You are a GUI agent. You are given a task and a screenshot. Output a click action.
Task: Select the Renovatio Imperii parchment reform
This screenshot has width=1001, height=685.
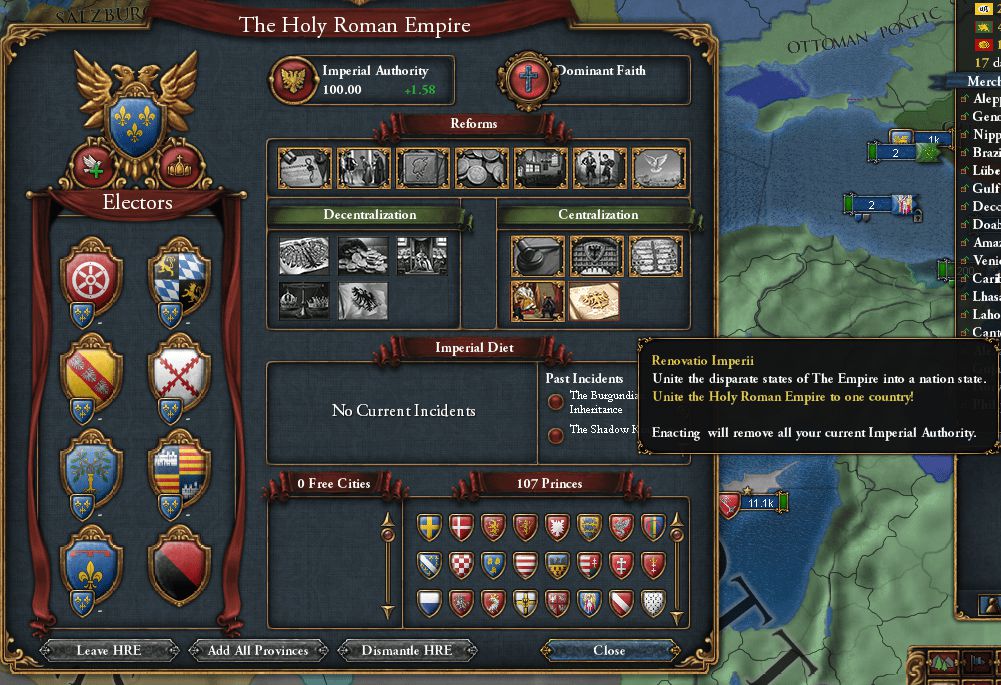coord(594,301)
